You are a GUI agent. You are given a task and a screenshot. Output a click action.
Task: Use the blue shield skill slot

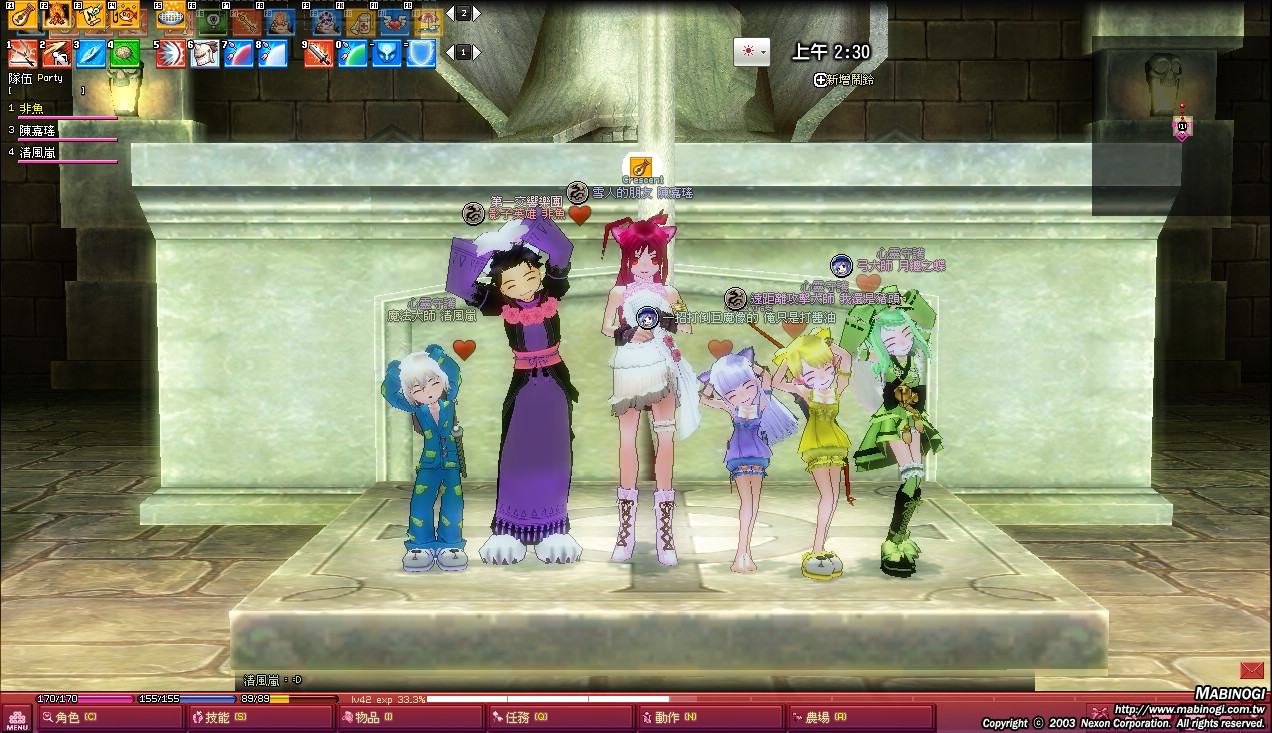coord(421,53)
